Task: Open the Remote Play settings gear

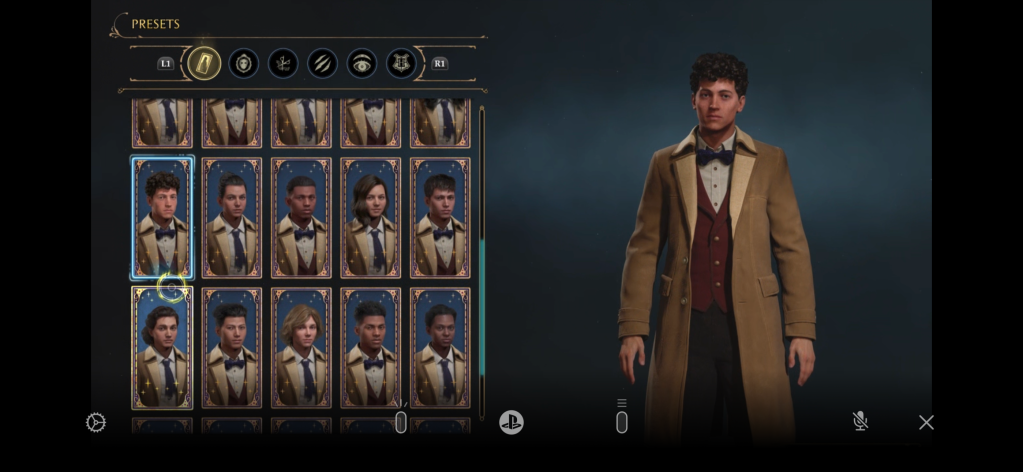Action: pos(96,423)
